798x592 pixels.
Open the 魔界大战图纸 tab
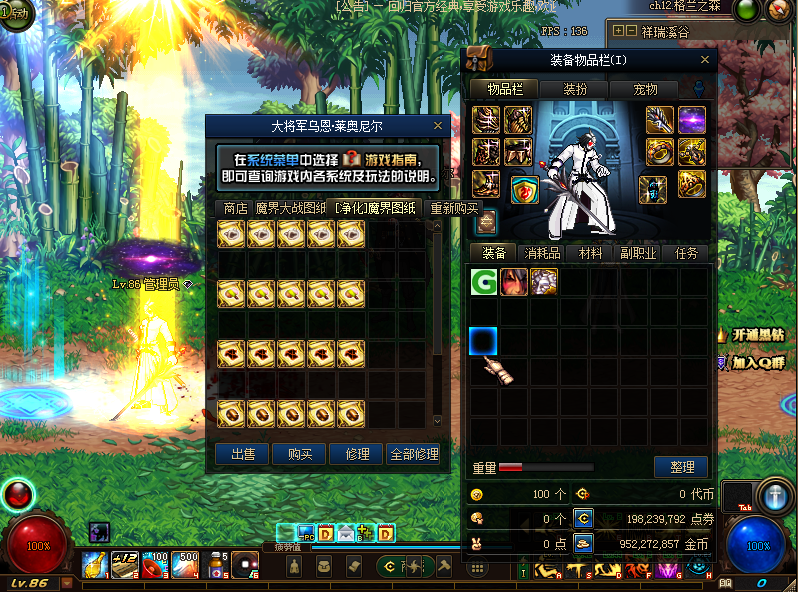pyautogui.click(x=290, y=208)
